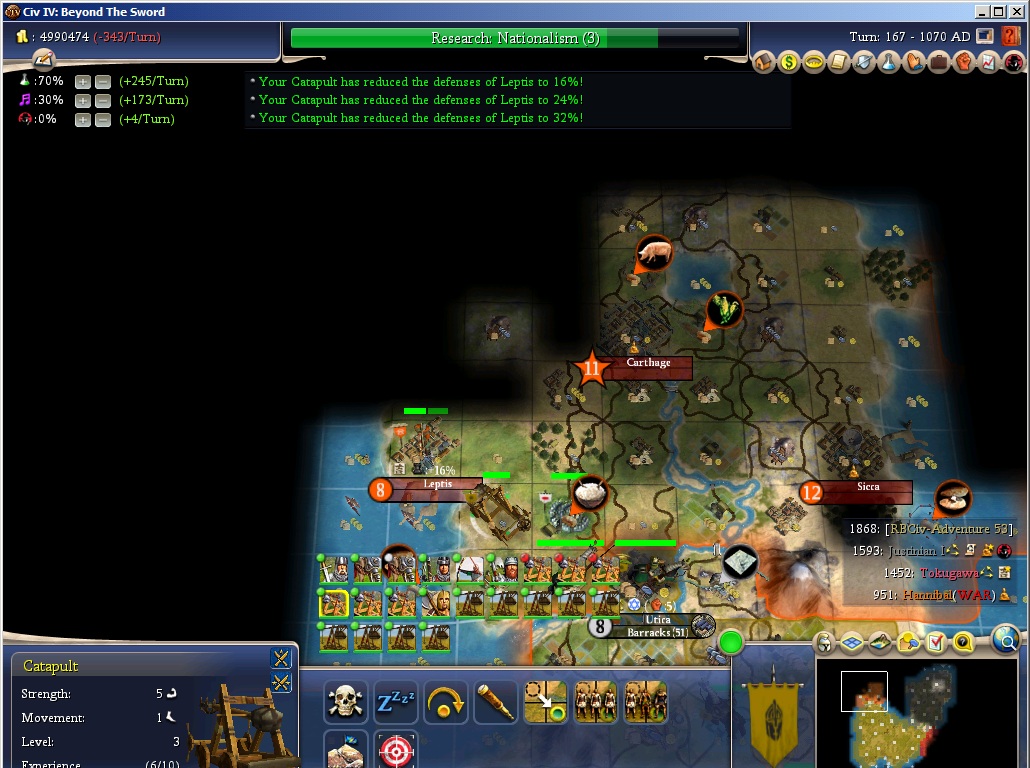Put the catapult to sleep with Zzz button

coord(395,702)
